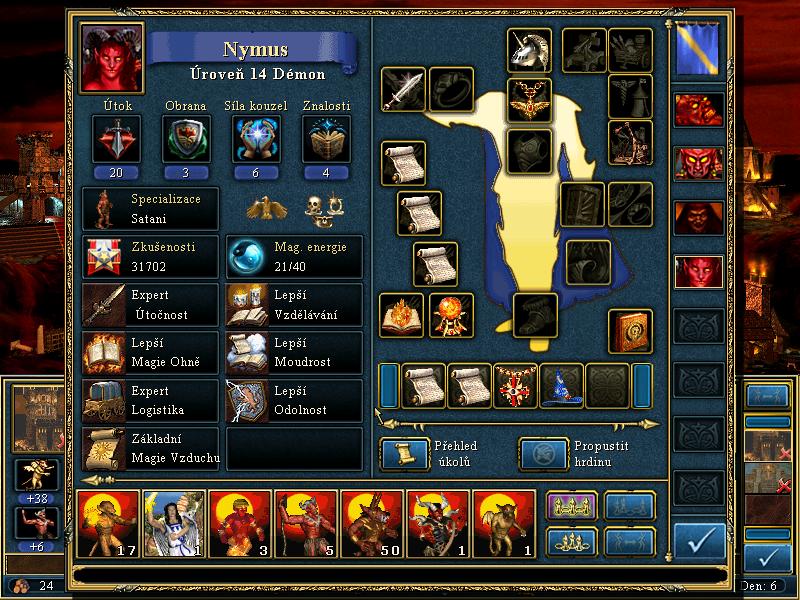Show the Expert Logistika skill details
This screenshot has width=800, height=600.
point(150,400)
